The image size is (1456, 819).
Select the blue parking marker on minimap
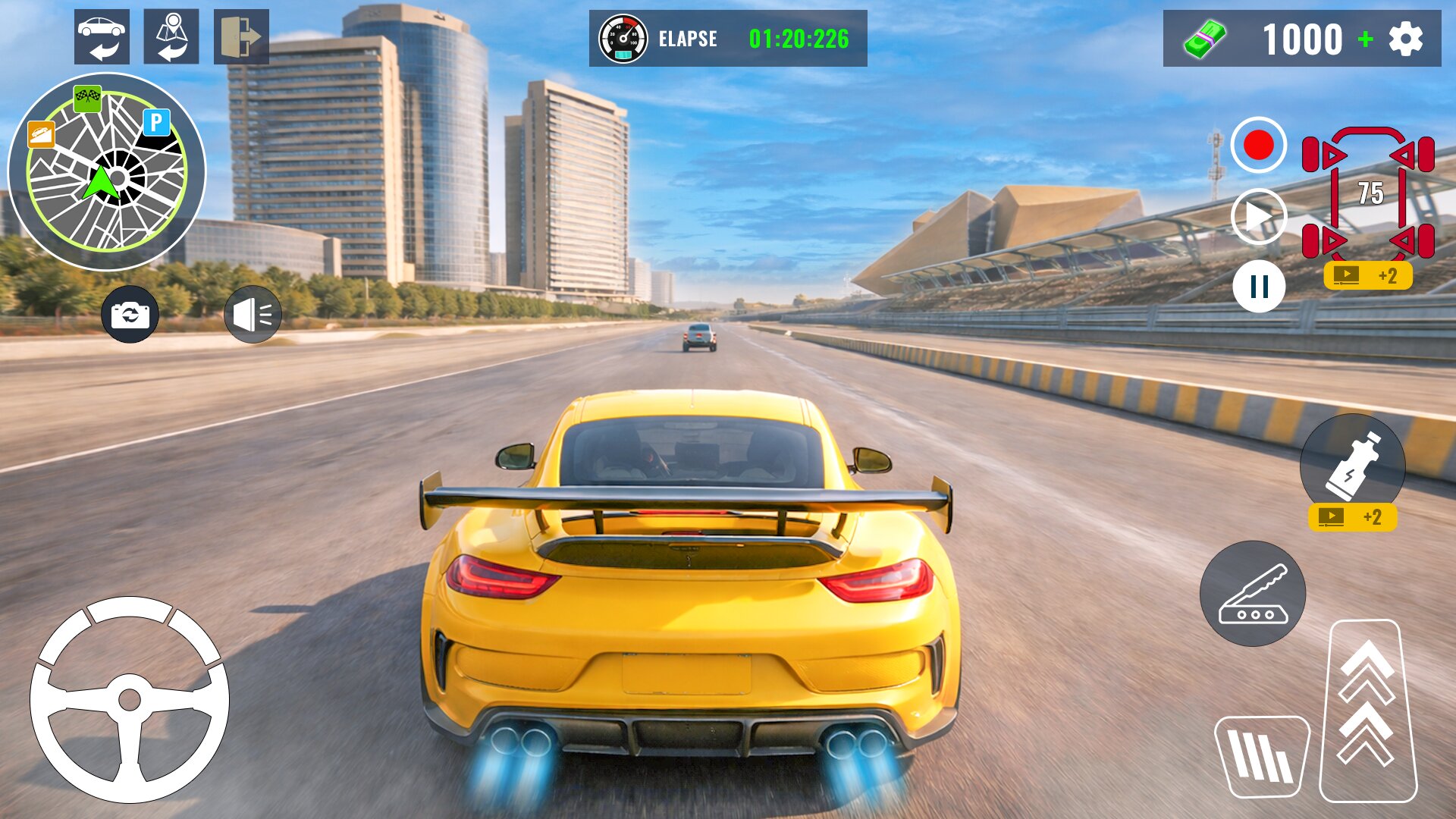tap(156, 121)
